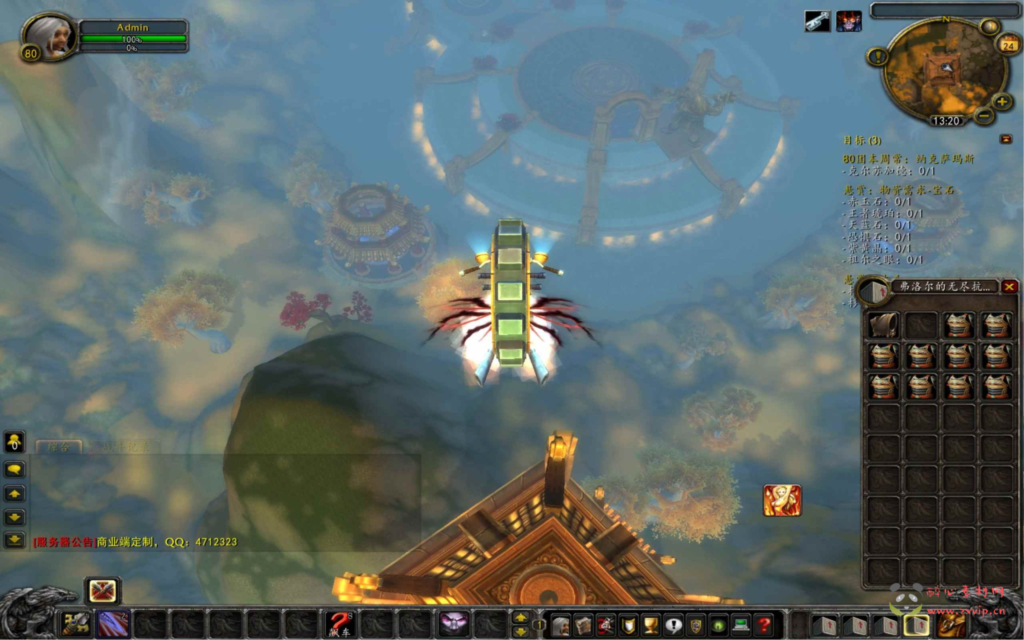Click the crossed swords leave-vehicle button
1024x640 pixels.
pyautogui.click(x=102, y=591)
